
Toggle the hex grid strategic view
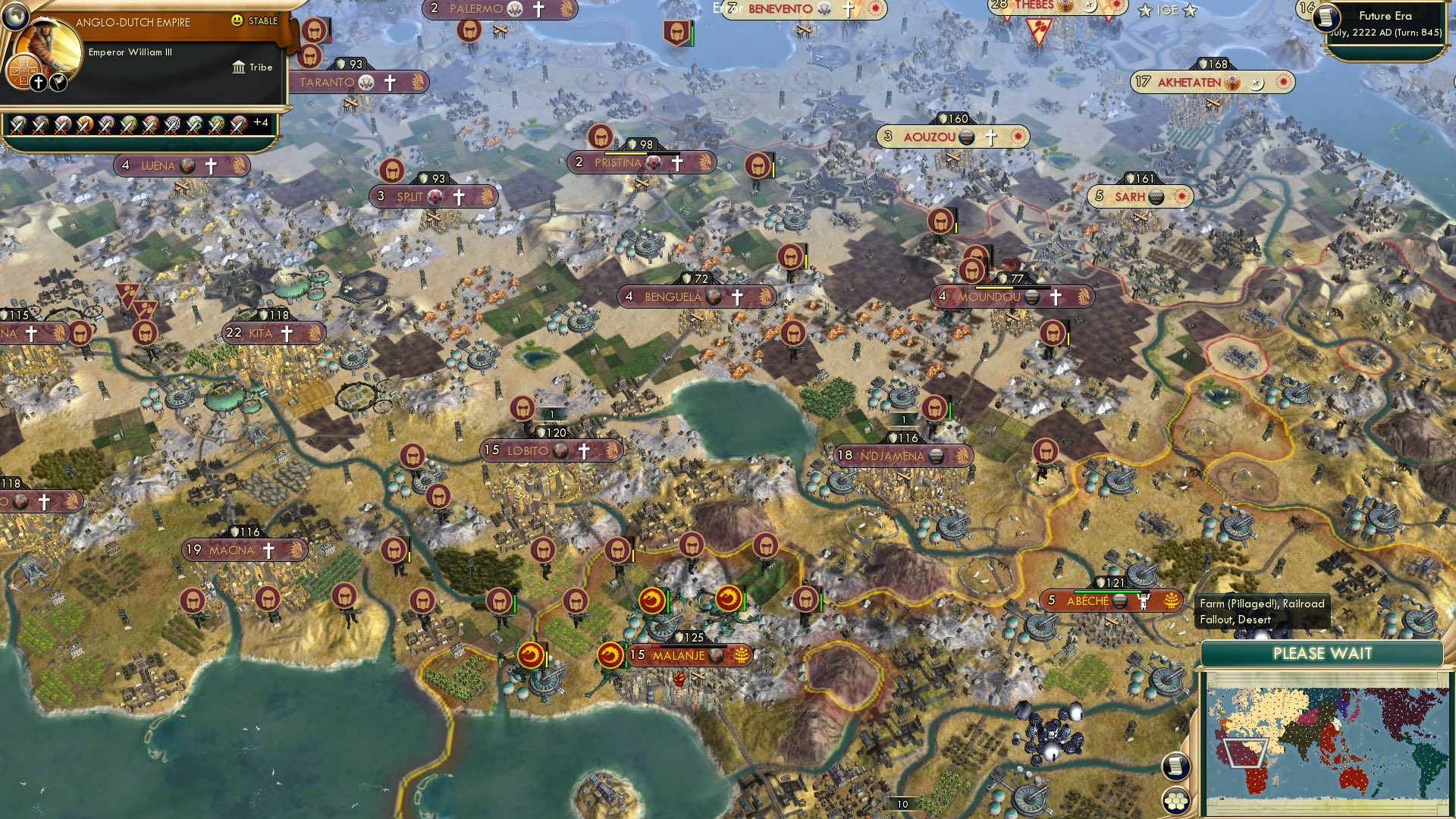[1175, 802]
